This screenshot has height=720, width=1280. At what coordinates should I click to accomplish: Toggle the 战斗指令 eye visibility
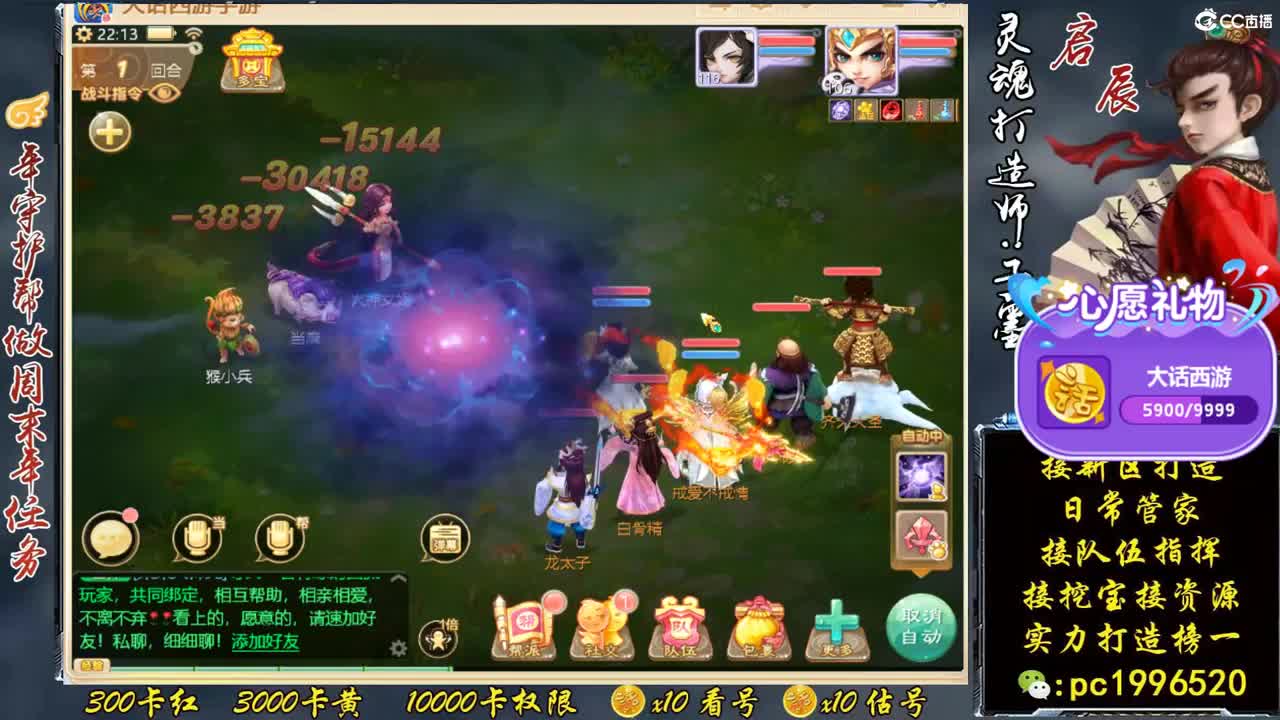pos(164,93)
